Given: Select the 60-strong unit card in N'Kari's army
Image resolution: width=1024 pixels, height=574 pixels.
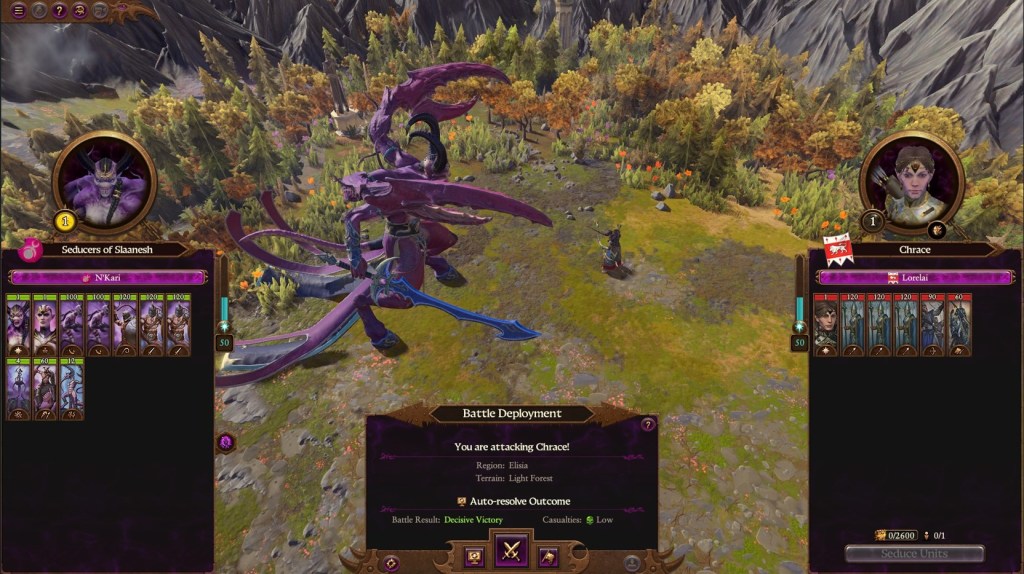Looking at the screenshot, I should (46, 390).
